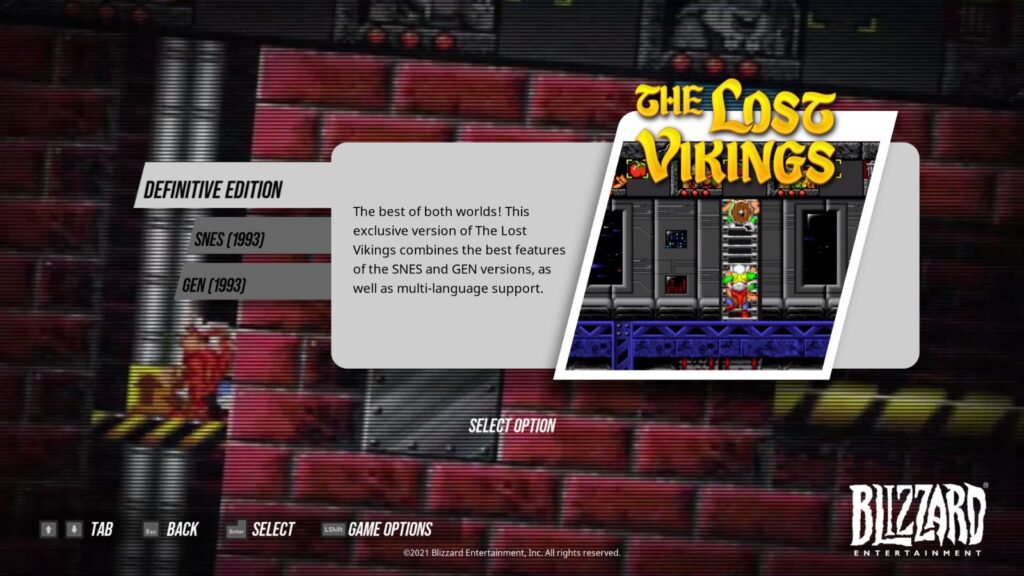Choose the SNES (1993) version

pyautogui.click(x=230, y=239)
